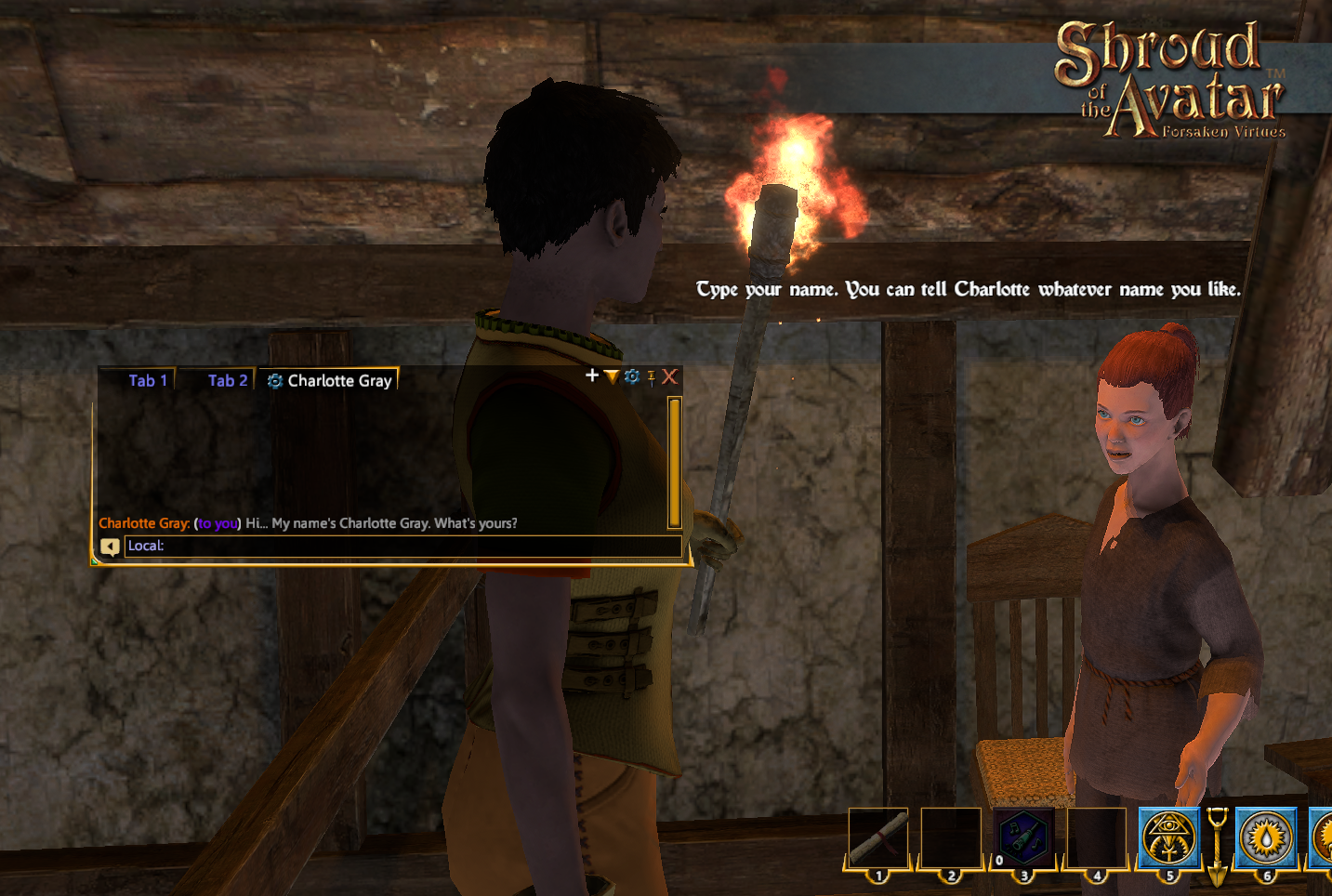Activate the musical flute skill in slot 3
1332x896 pixels.
(1023, 837)
